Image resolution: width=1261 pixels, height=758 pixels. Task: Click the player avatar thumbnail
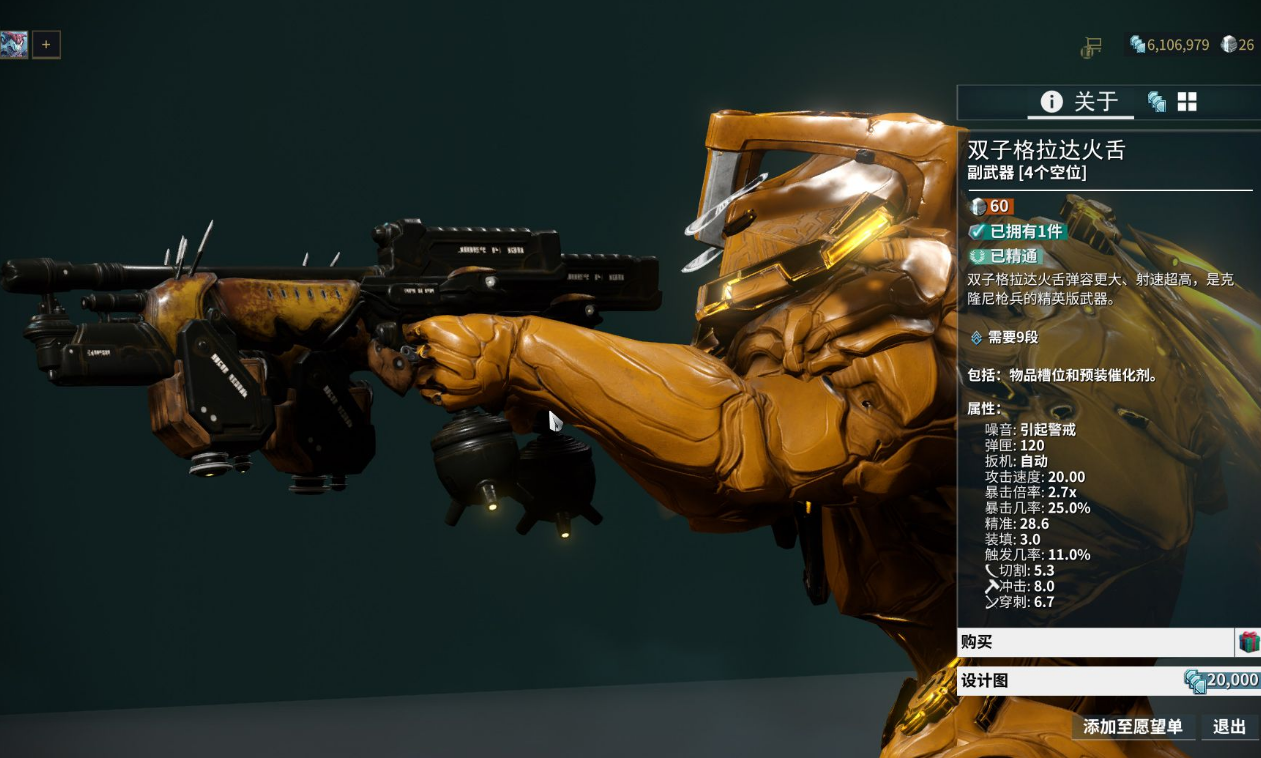pyautogui.click(x=14, y=44)
